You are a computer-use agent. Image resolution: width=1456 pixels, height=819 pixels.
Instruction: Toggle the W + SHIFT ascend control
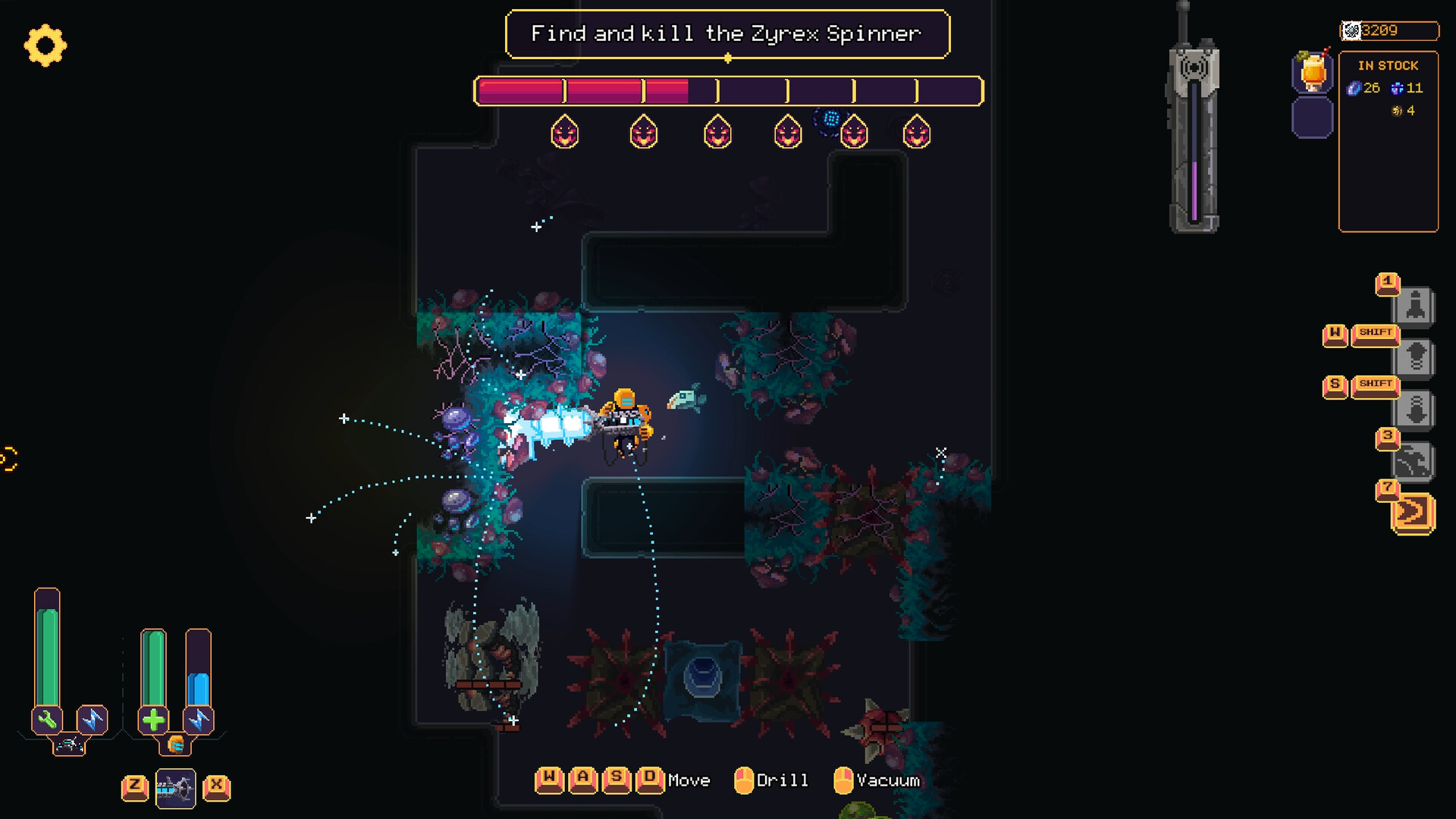click(1376, 332)
